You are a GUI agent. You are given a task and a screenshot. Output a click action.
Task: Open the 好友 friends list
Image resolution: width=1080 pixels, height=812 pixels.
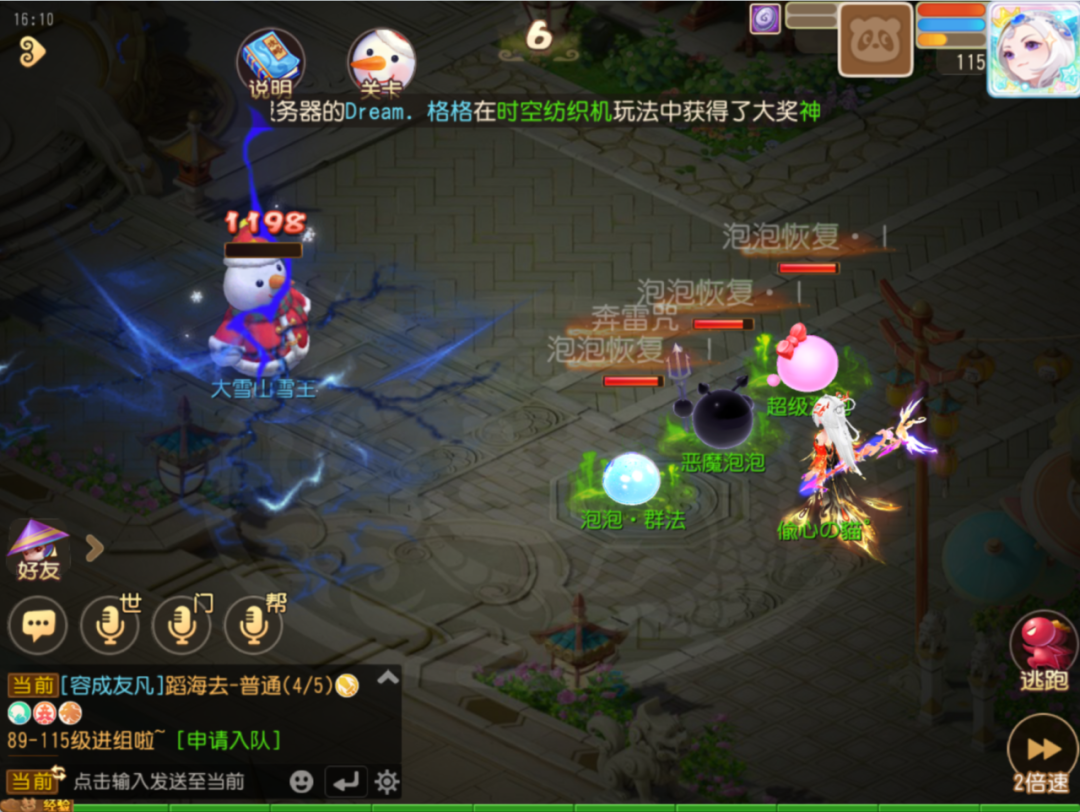click(39, 551)
